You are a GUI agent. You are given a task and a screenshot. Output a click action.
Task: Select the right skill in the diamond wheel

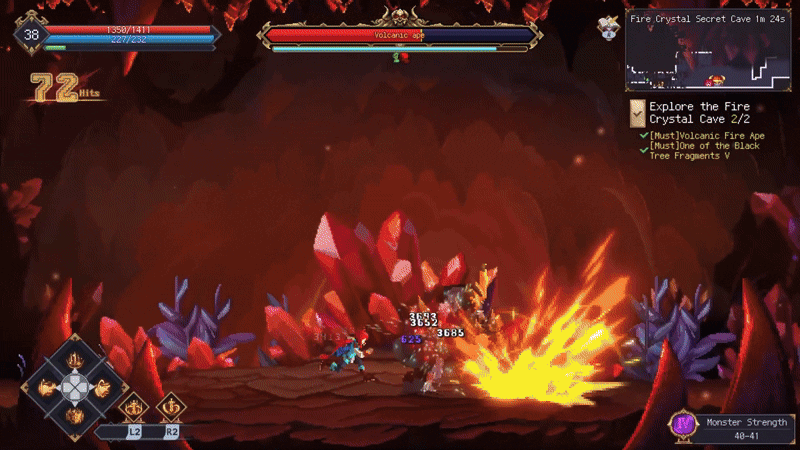point(102,387)
